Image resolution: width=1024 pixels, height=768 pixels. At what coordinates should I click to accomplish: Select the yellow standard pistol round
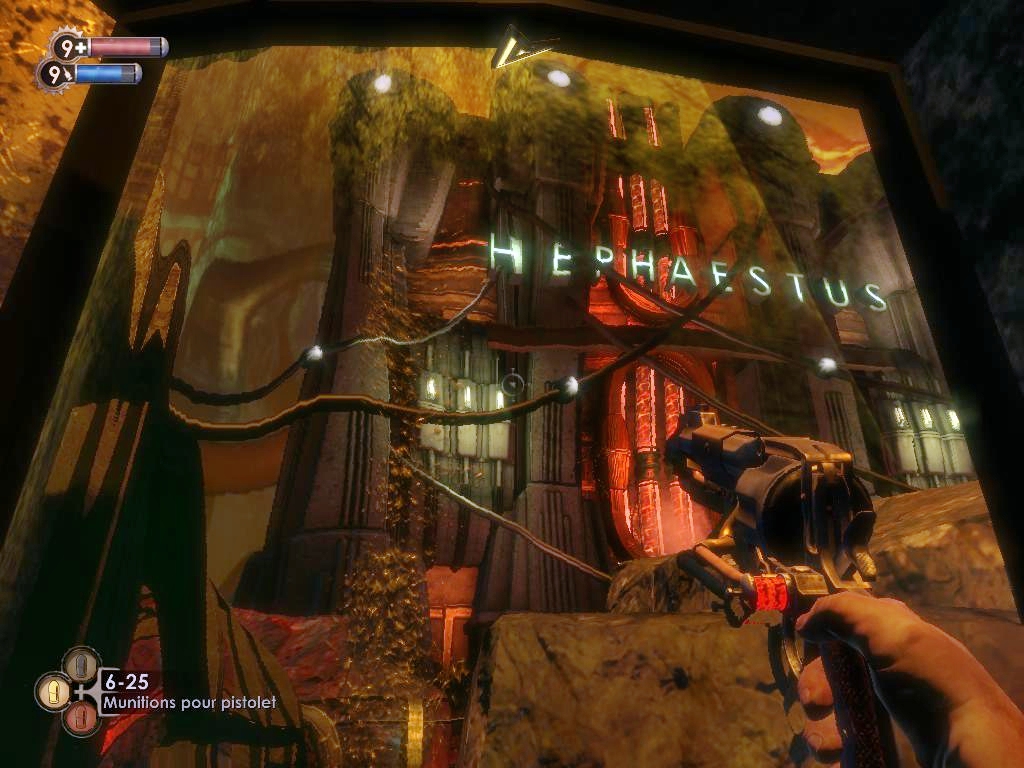(53, 691)
